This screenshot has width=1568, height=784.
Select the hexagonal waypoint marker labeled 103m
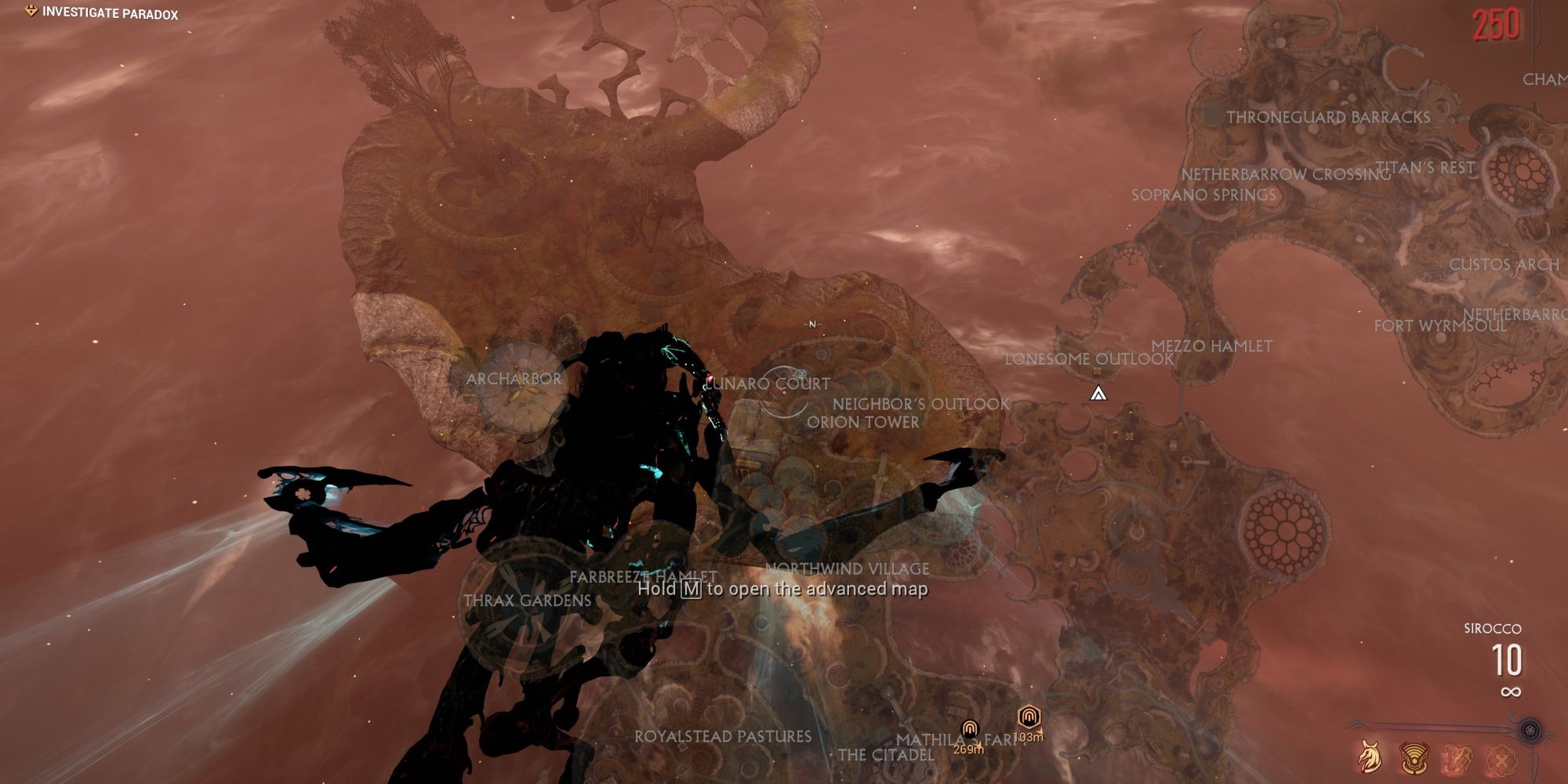[x=1029, y=715]
